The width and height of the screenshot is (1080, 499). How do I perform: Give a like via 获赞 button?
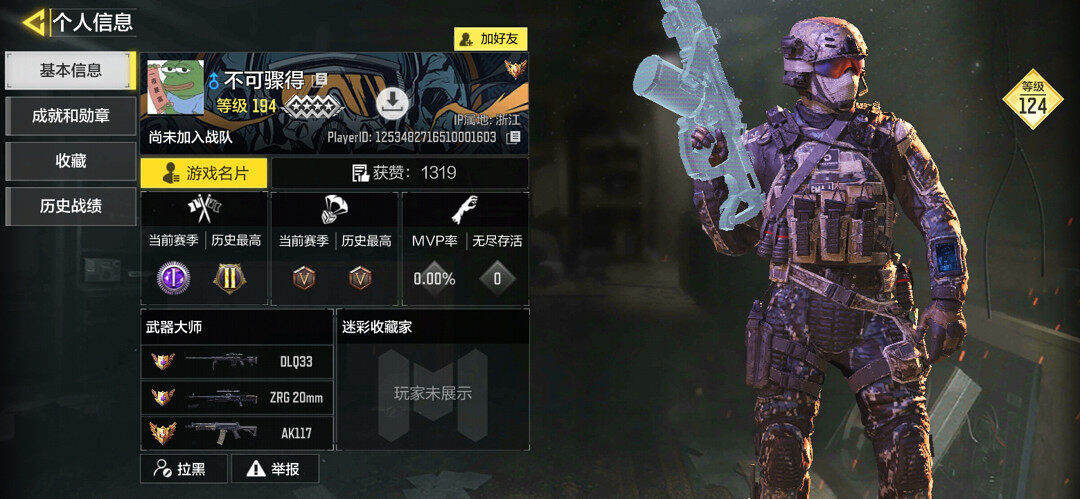click(400, 173)
